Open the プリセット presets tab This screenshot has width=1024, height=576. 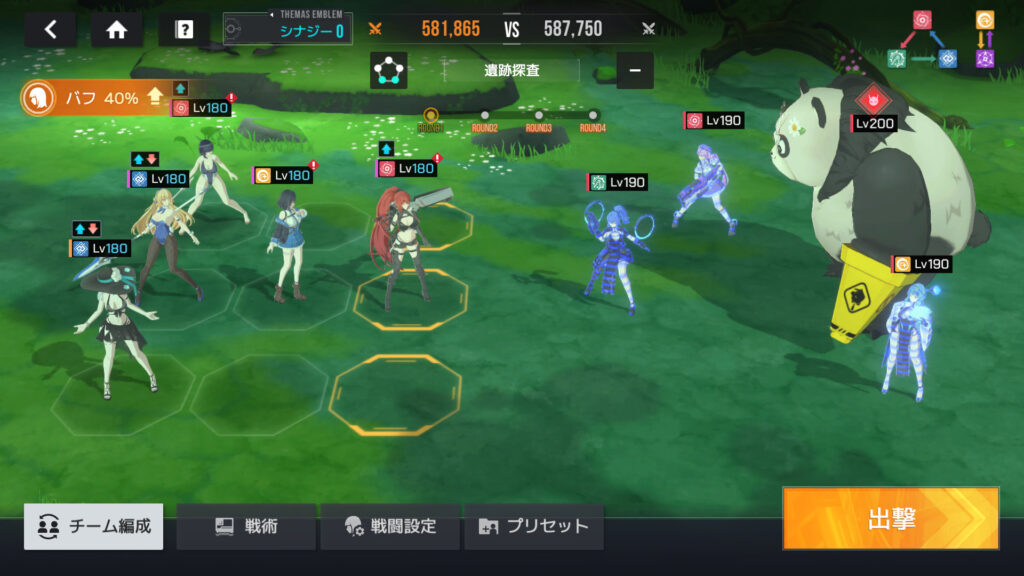pos(534,526)
